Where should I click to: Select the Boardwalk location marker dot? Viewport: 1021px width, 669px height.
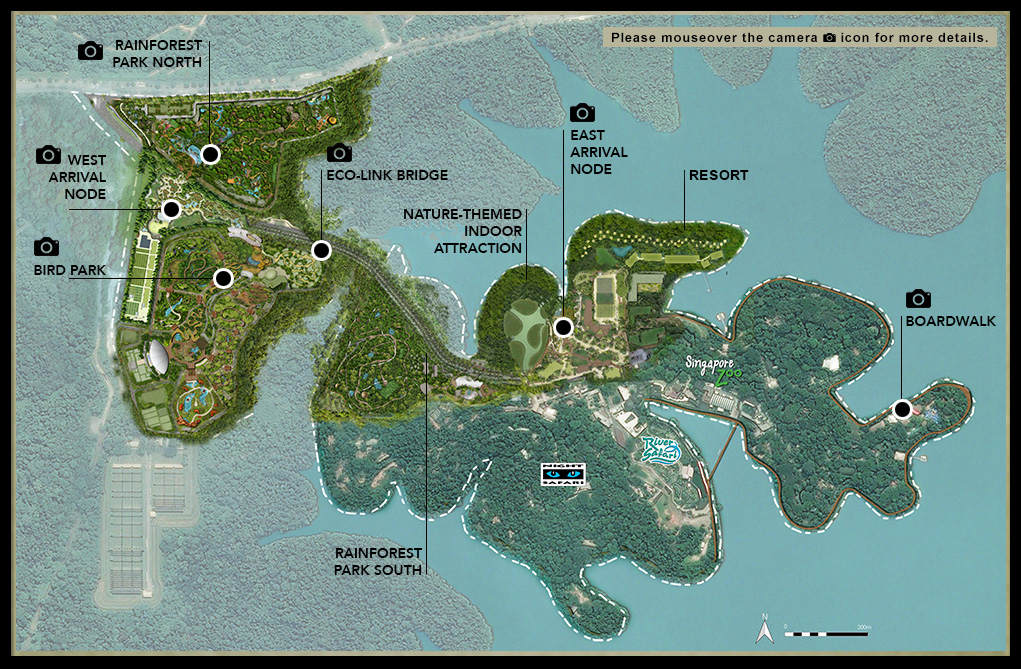(x=902, y=408)
